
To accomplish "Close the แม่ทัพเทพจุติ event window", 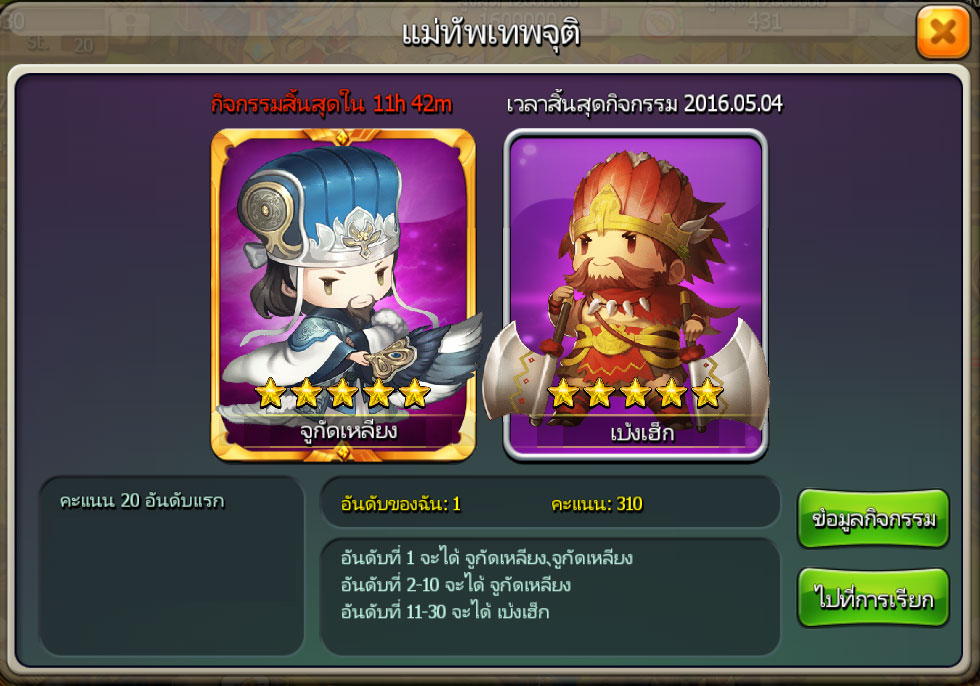I will pyautogui.click(x=942, y=33).
